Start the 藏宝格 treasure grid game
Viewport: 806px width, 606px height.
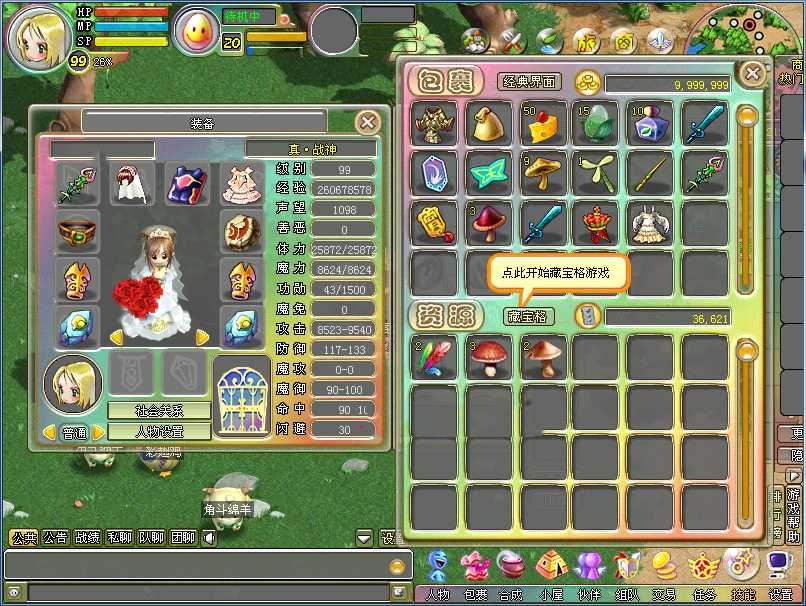tap(528, 316)
